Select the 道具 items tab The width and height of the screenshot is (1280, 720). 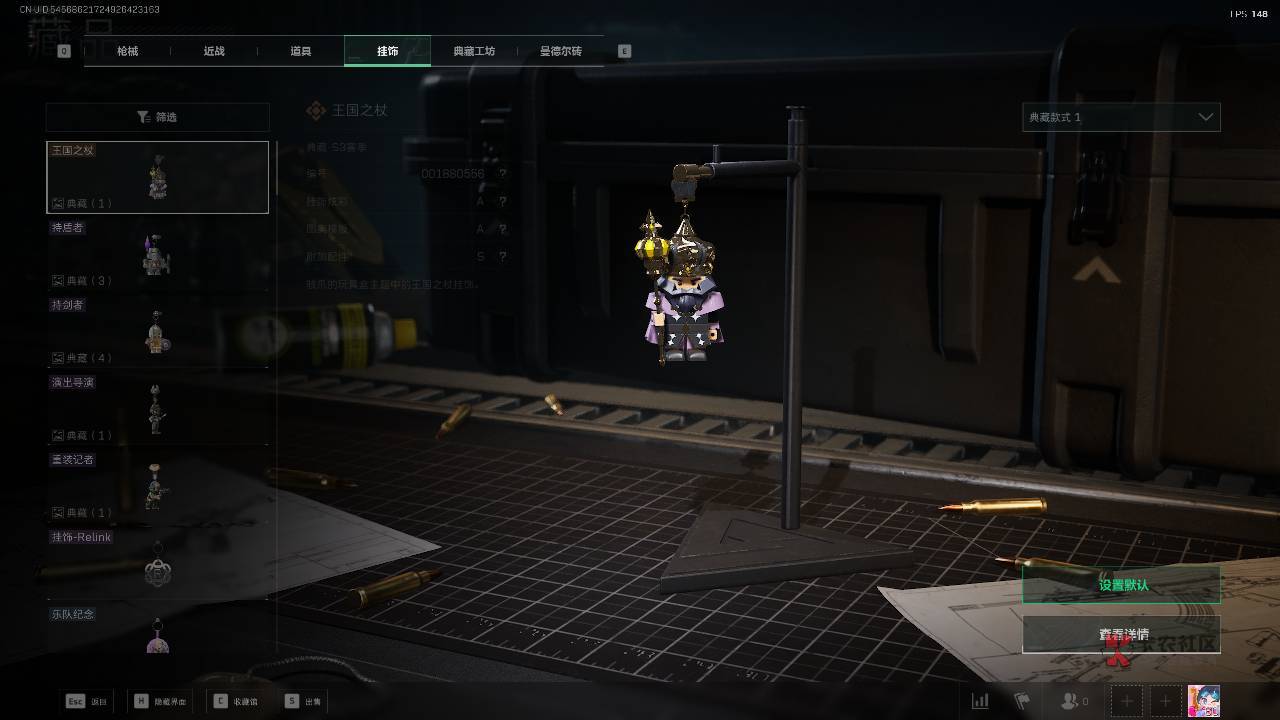300,51
